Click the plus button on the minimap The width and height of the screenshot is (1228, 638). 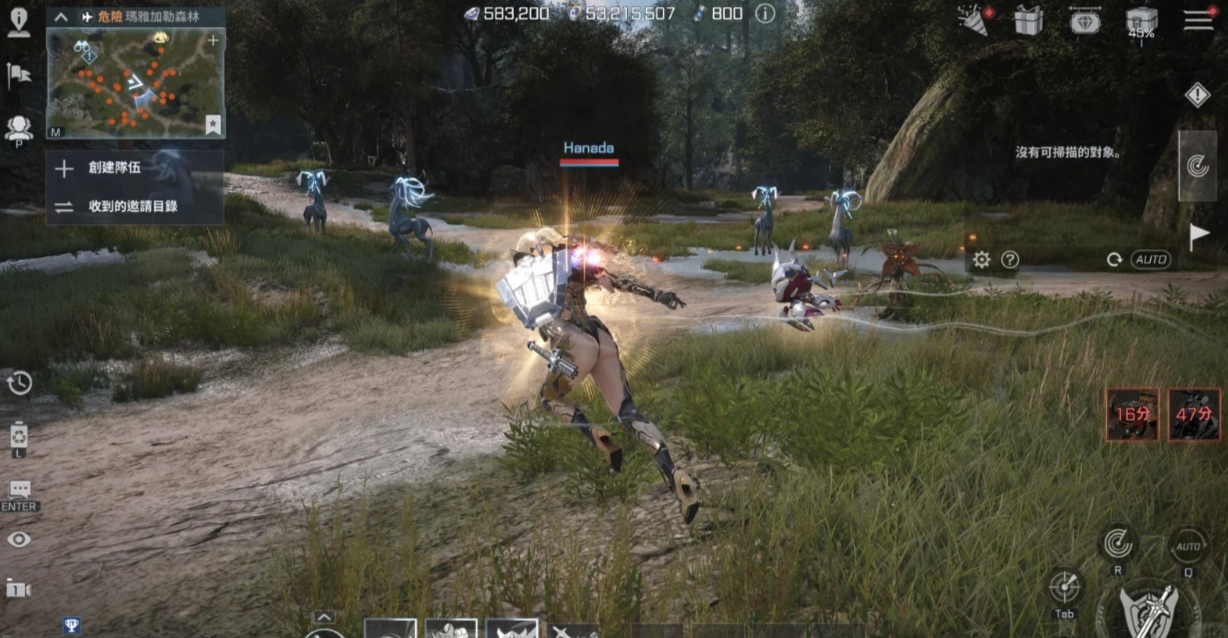pos(213,41)
